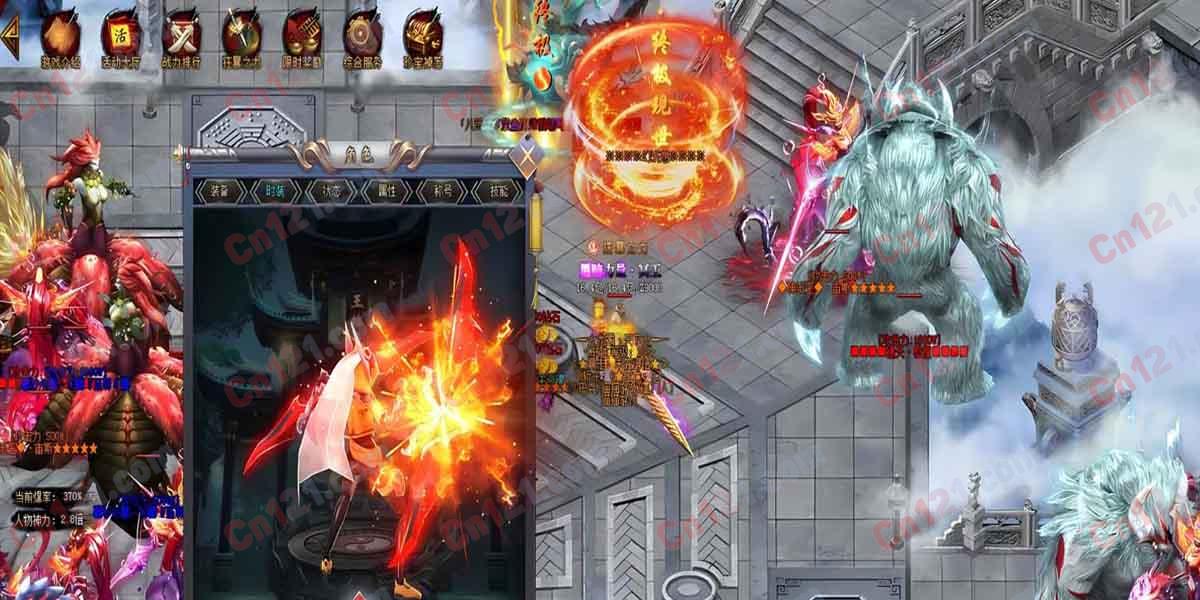This screenshot has height=600, width=1200.
Task: Select the 时装 fashion tab
Action: pyautogui.click(x=274, y=190)
